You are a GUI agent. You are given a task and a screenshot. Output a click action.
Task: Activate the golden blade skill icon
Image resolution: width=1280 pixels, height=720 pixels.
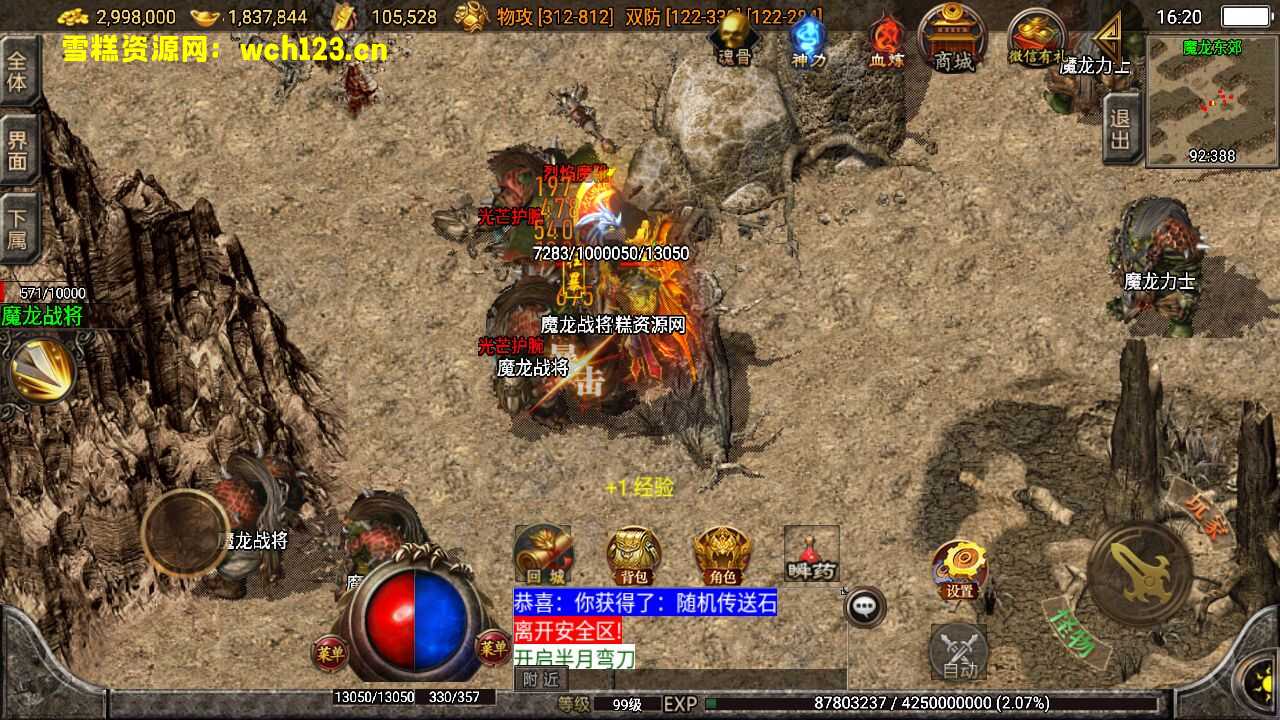[42, 370]
